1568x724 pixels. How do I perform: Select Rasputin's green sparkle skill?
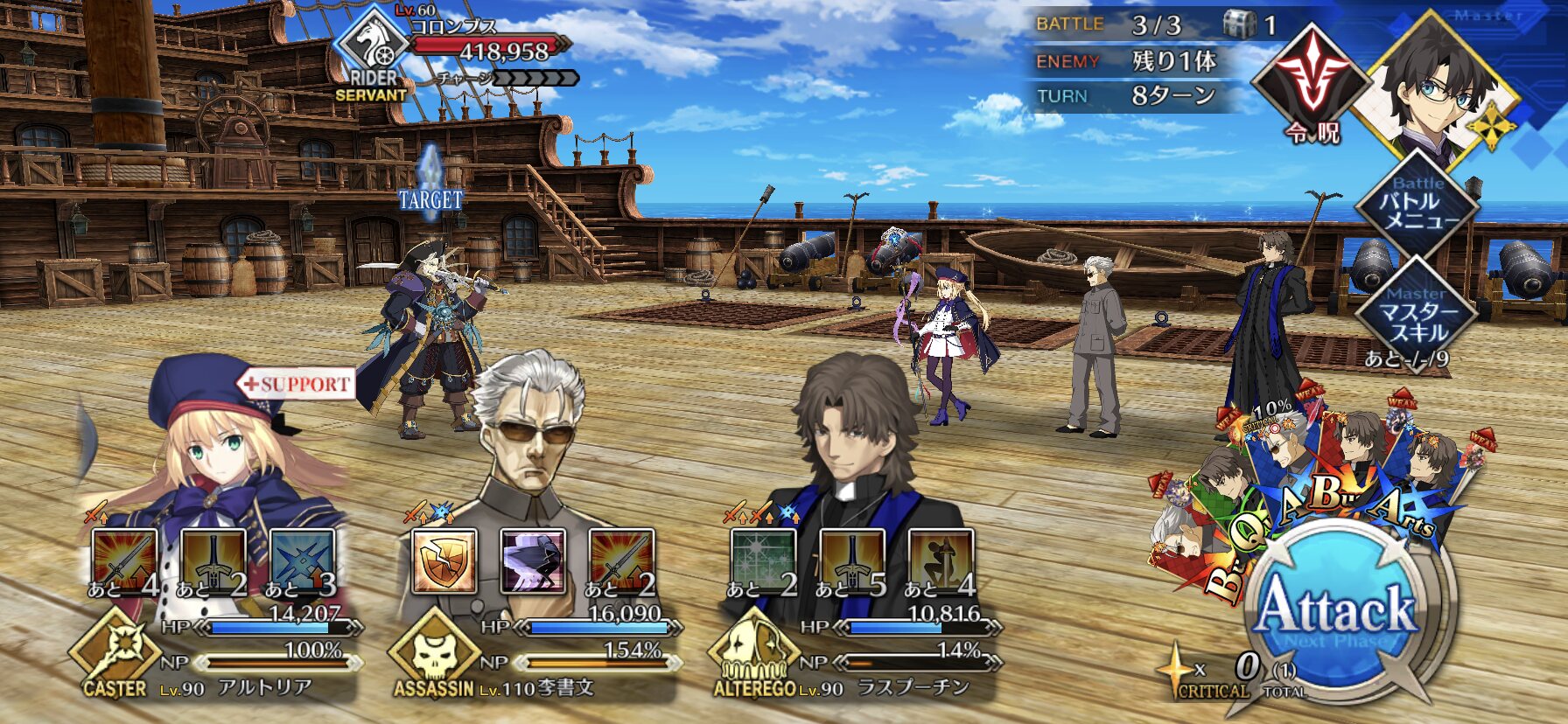click(x=763, y=561)
